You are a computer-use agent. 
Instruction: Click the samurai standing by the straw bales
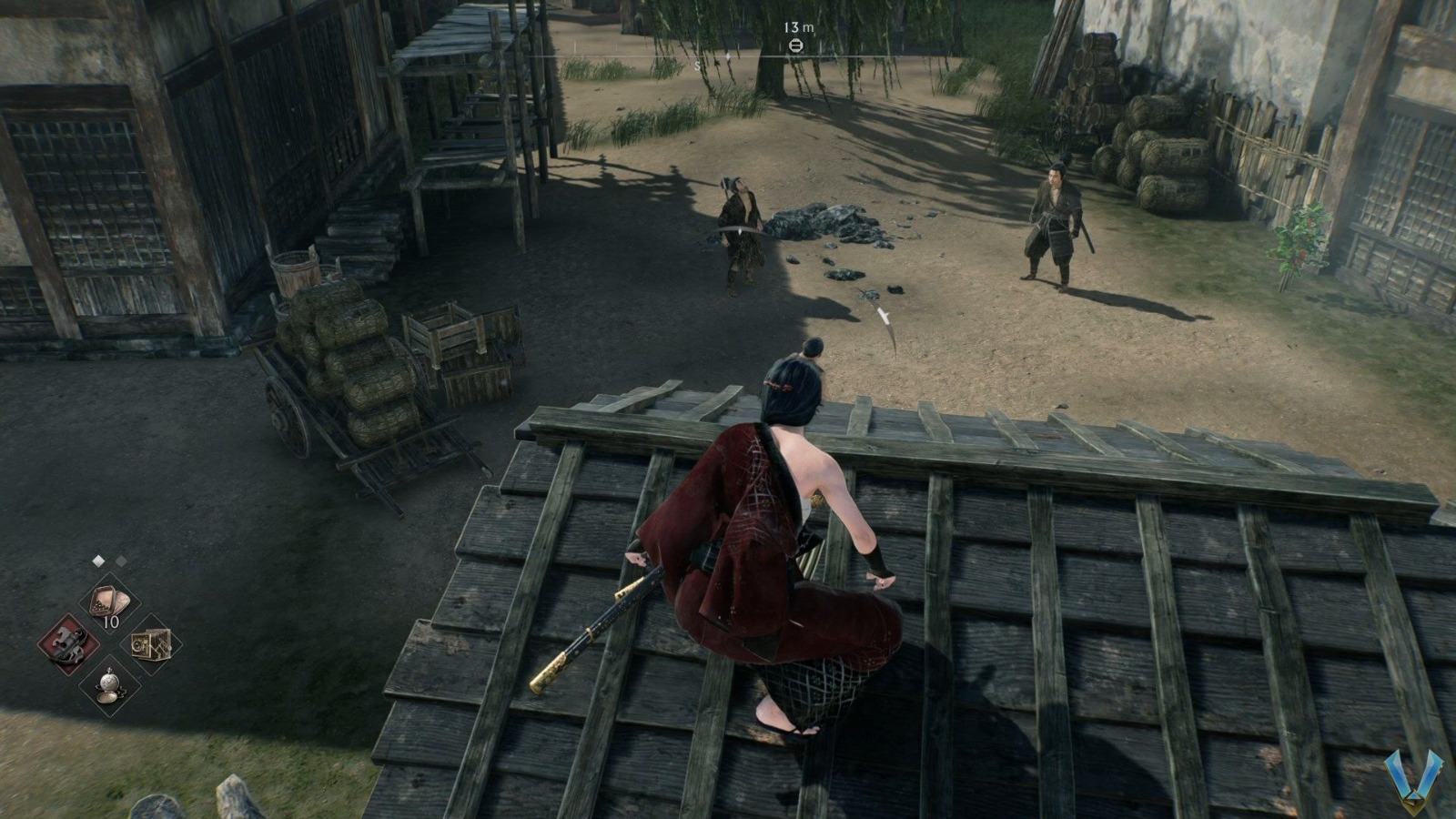pyautogui.click(x=1056, y=223)
